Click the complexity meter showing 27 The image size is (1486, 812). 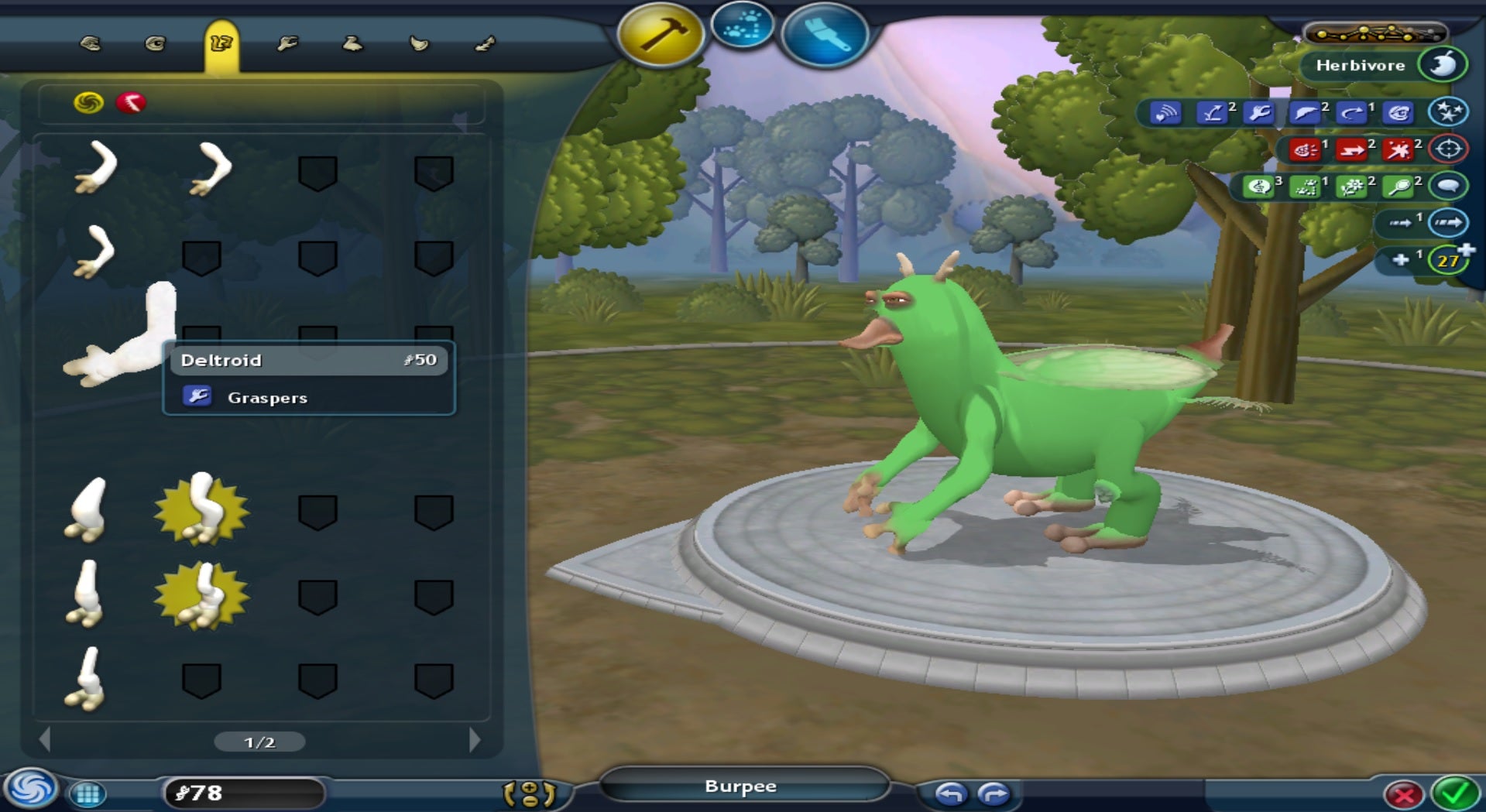click(x=1448, y=260)
